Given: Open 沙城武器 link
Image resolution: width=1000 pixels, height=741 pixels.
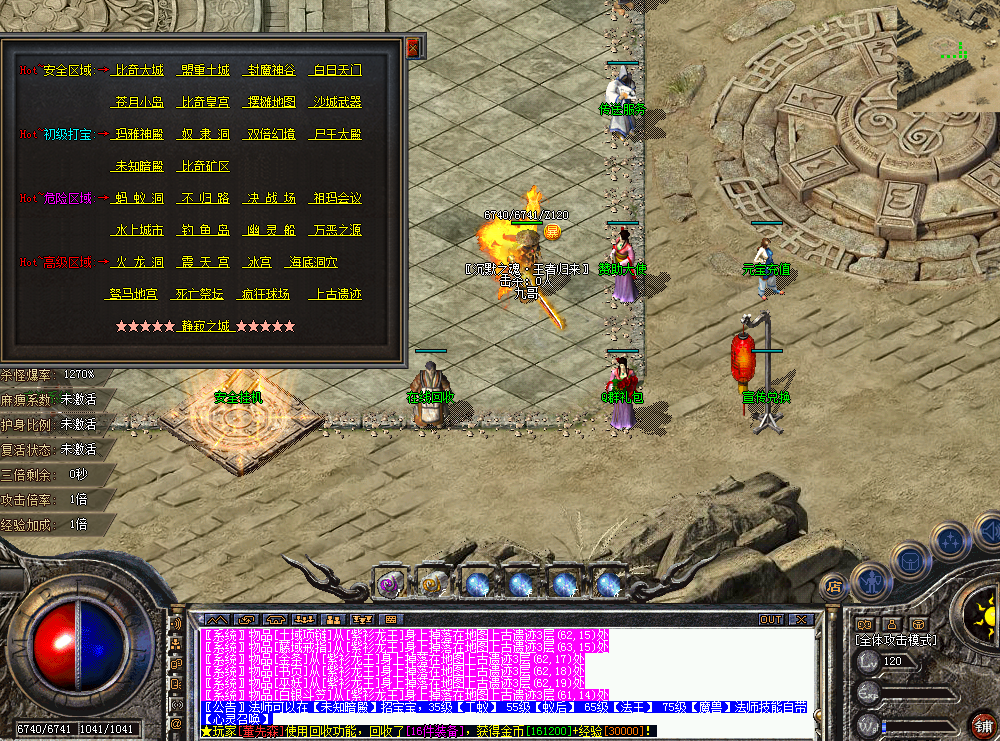Looking at the screenshot, I should tap(337, 102).
